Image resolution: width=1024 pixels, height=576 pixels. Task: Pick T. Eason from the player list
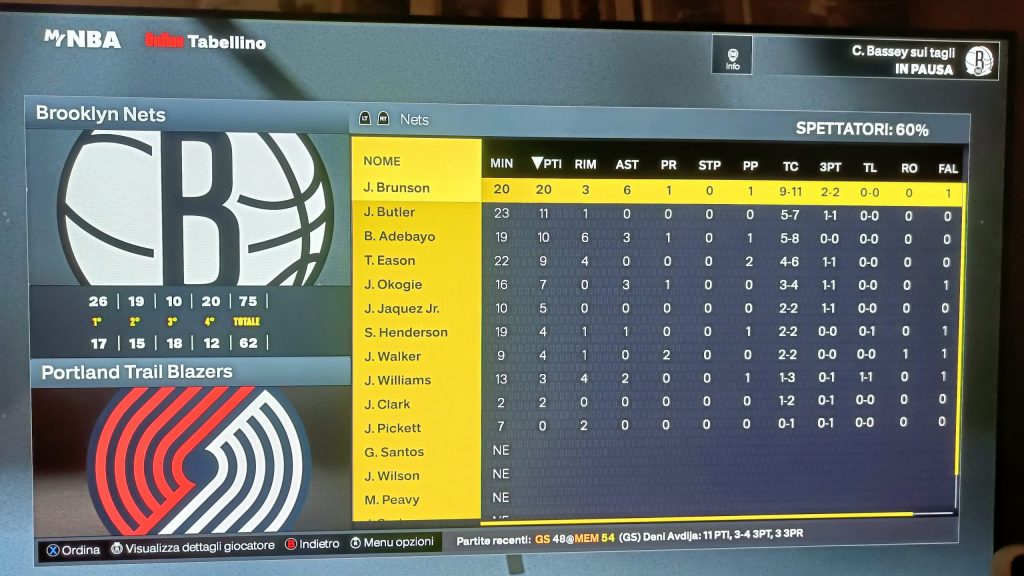click(389, 261)
